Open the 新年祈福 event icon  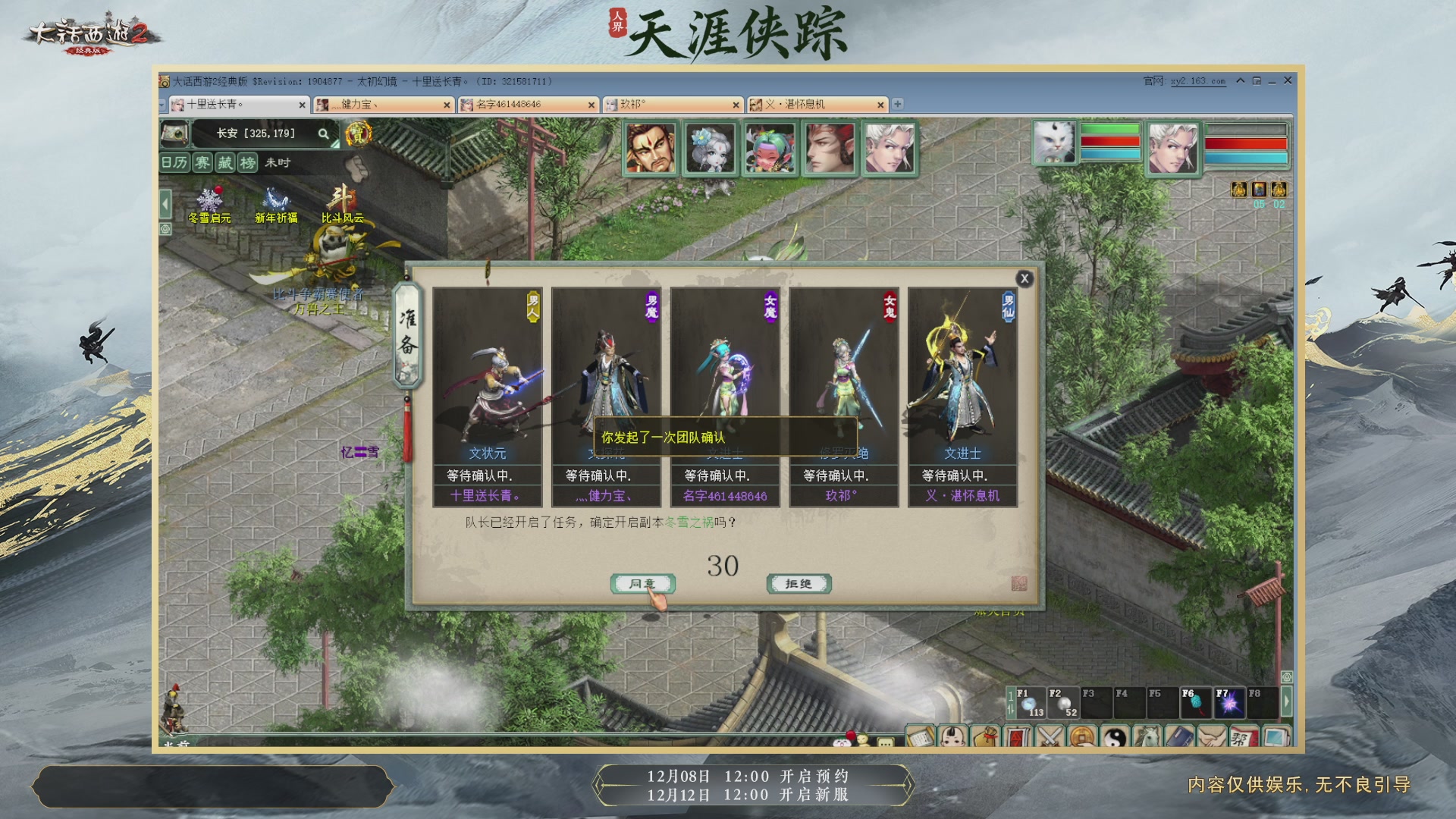275,199
